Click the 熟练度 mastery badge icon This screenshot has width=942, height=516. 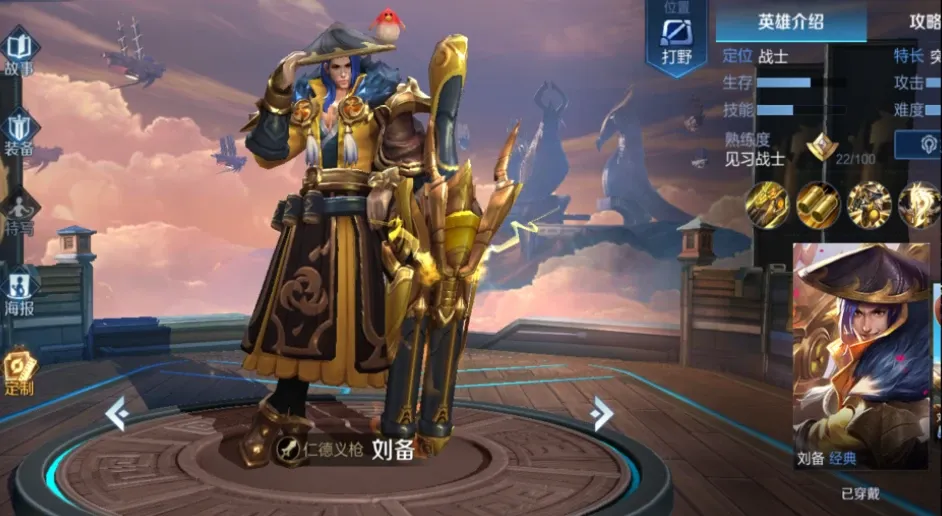[821, 147]
